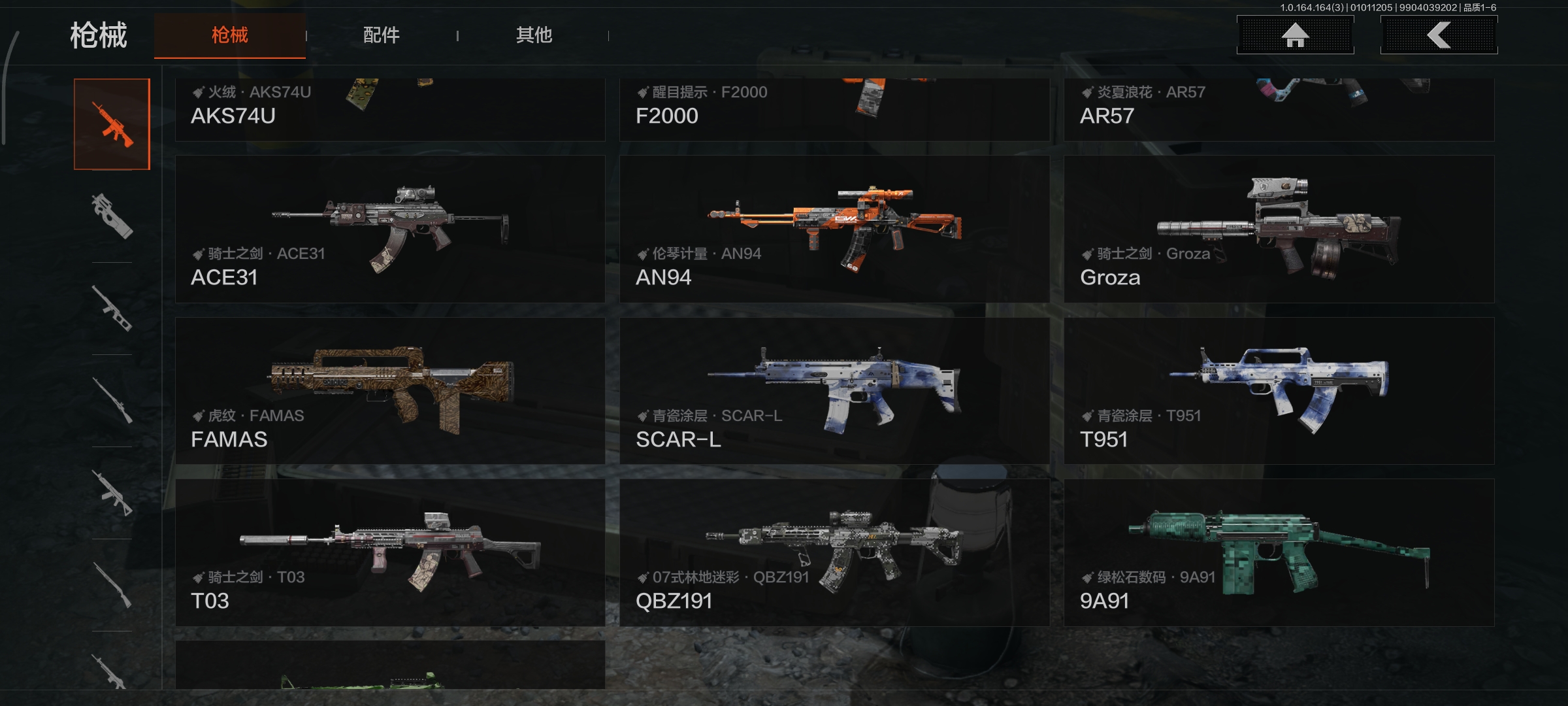Pick the F2000 weapon entry
This screenshot has height=706, width=1568.
click(x=834, y=110)
